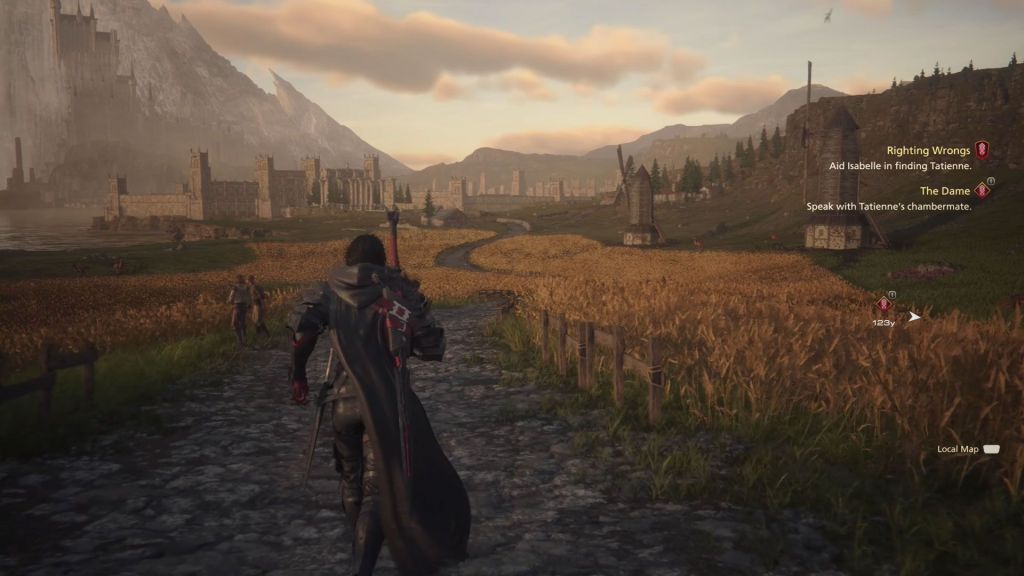The width and height of the screenshot is (1024, 576).
Task: Select The Dame quest objective
Action: tap(947, 190)
